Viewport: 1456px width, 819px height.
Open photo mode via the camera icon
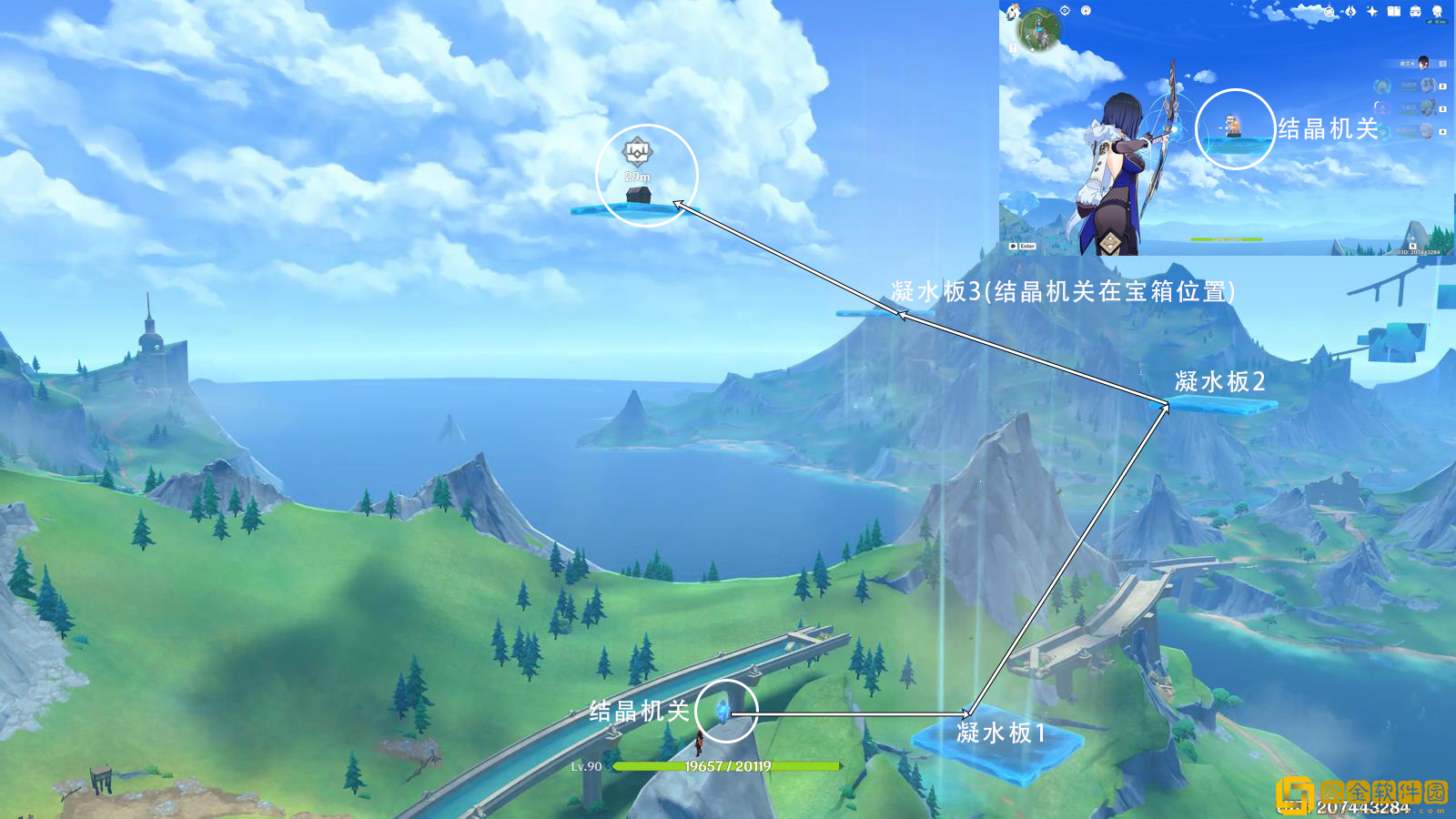coord(1085,10)
